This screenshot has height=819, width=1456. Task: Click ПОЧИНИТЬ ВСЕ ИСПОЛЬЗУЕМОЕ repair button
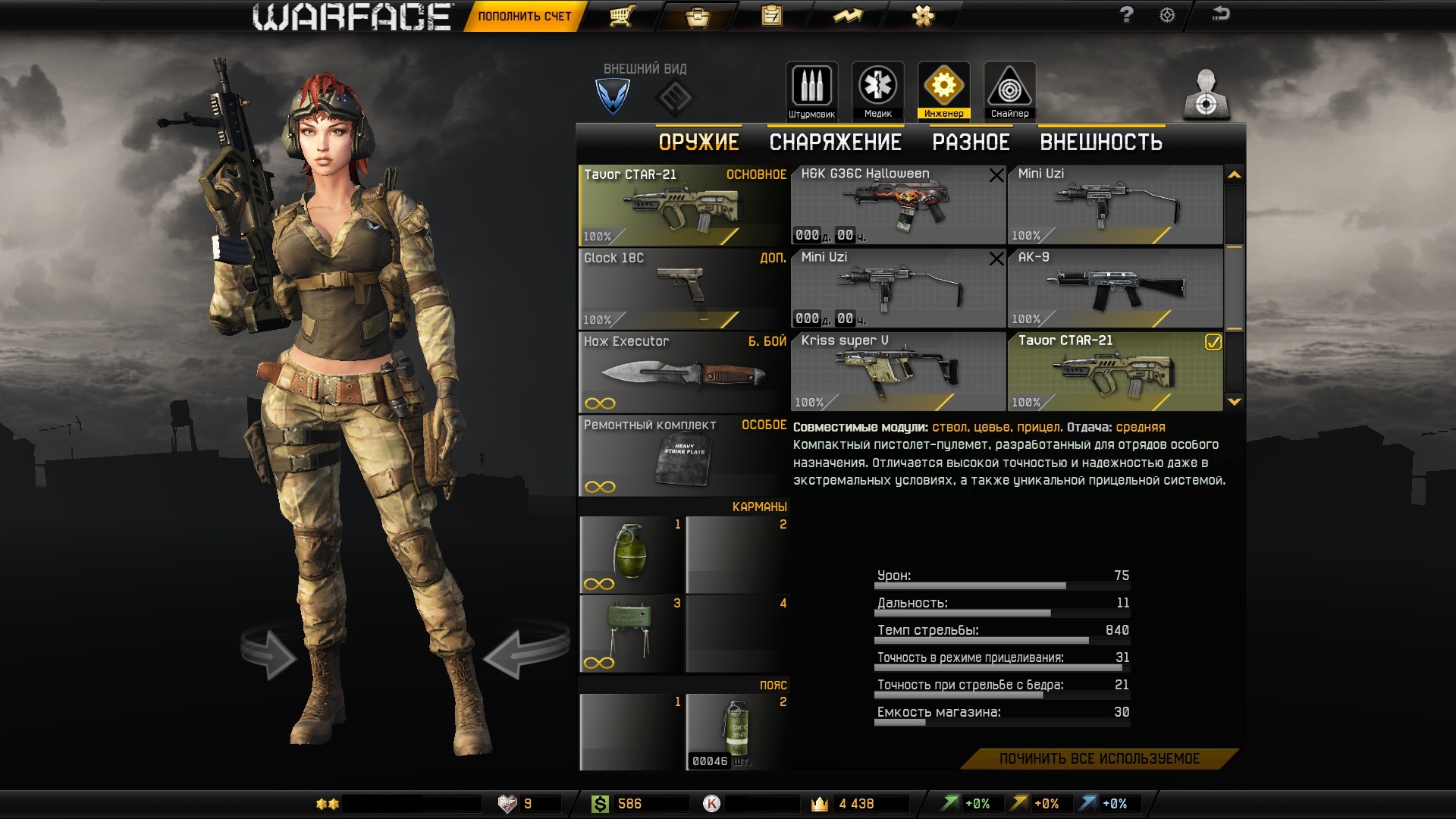pos(1099,758)
